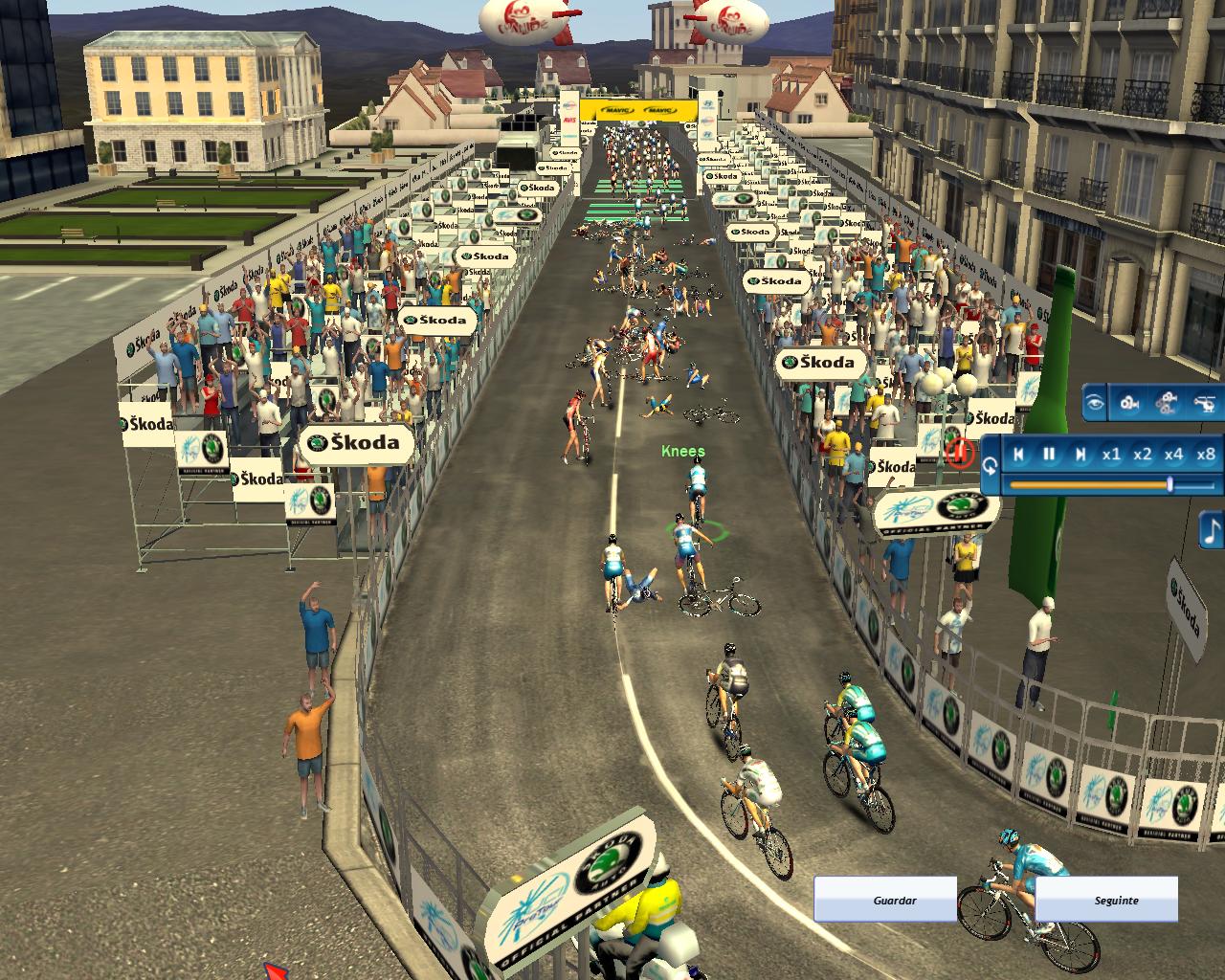Skip back to the replay start

[1019, 455]
